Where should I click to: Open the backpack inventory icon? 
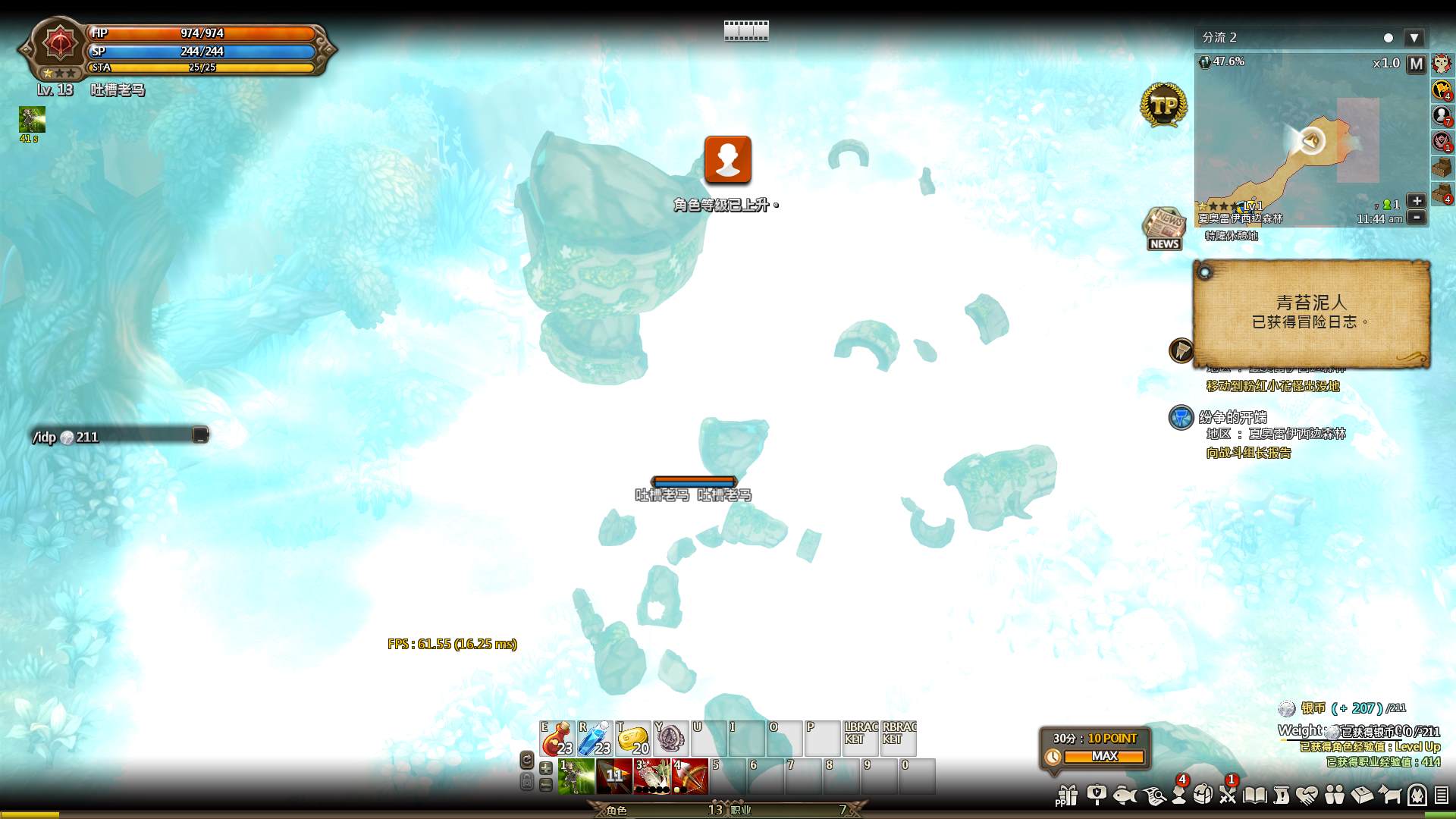coord(1203,795)
